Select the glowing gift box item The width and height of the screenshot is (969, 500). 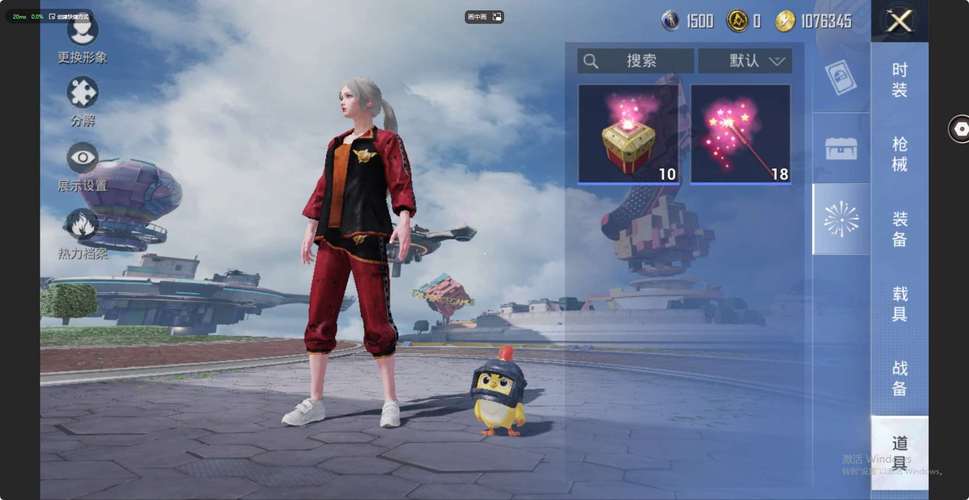coord(627,134)
